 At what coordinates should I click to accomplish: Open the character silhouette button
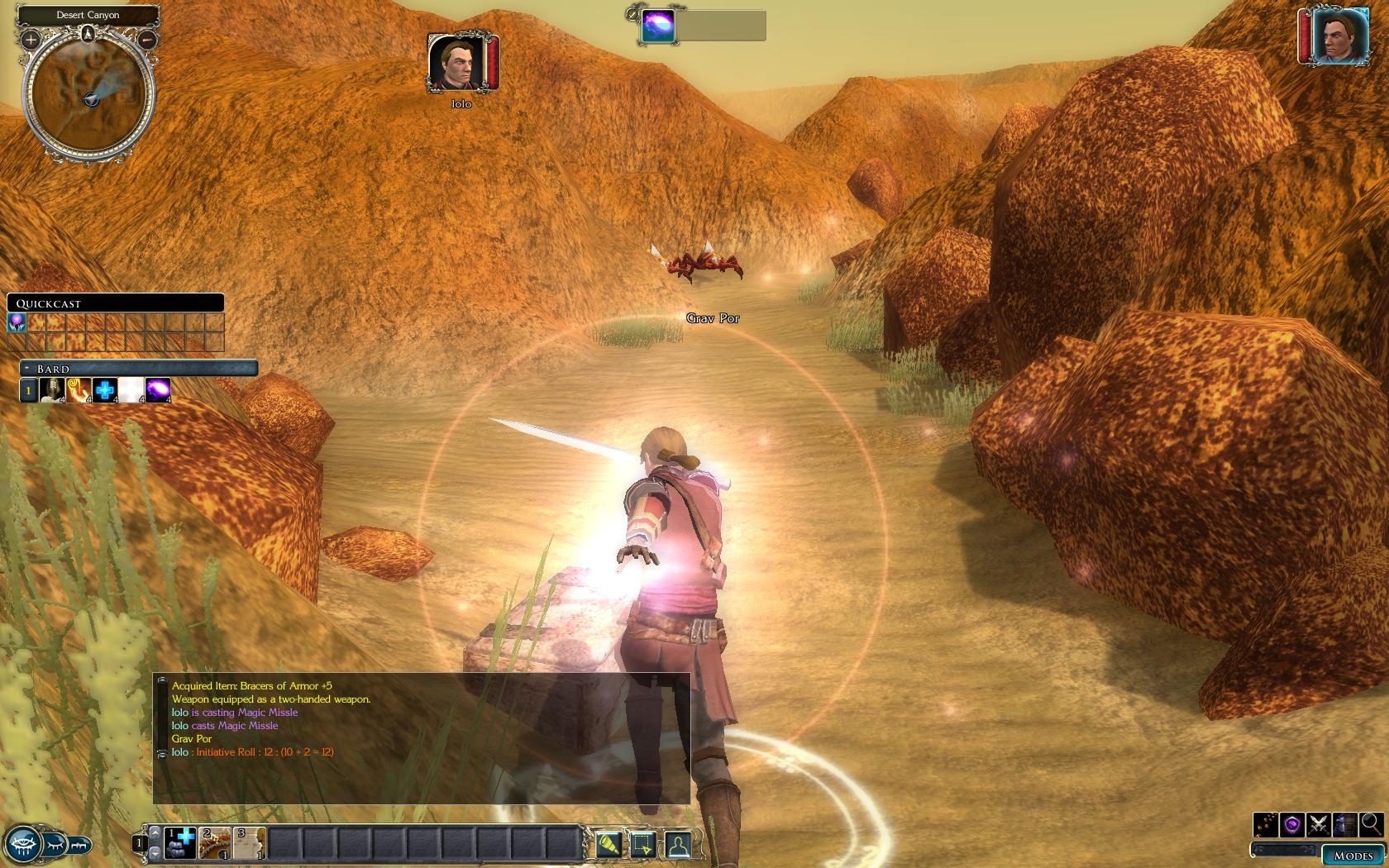pos(677,844)
